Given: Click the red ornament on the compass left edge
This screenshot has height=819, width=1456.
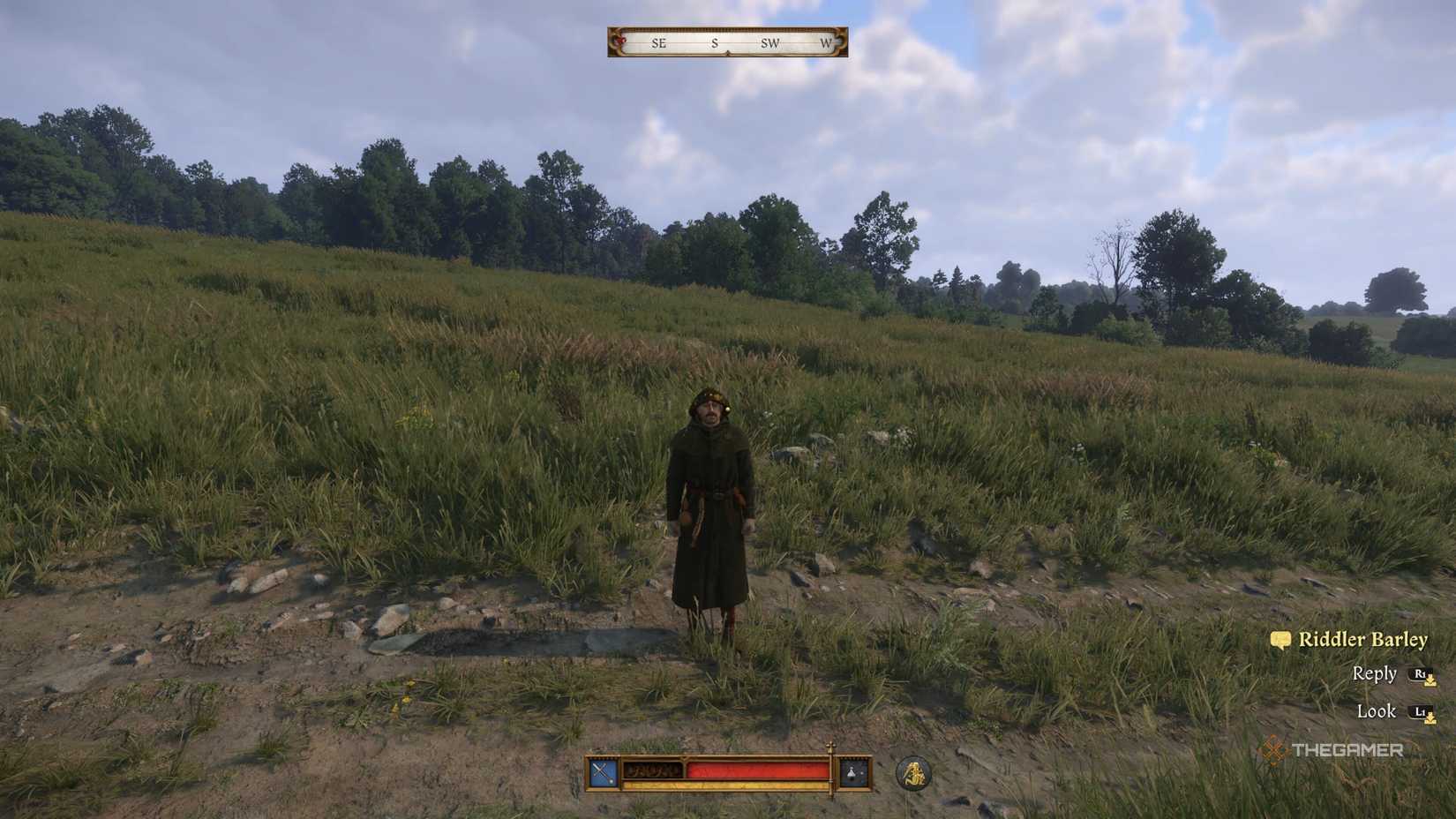Looking at the screenshot, I should (x=620, y=41).
